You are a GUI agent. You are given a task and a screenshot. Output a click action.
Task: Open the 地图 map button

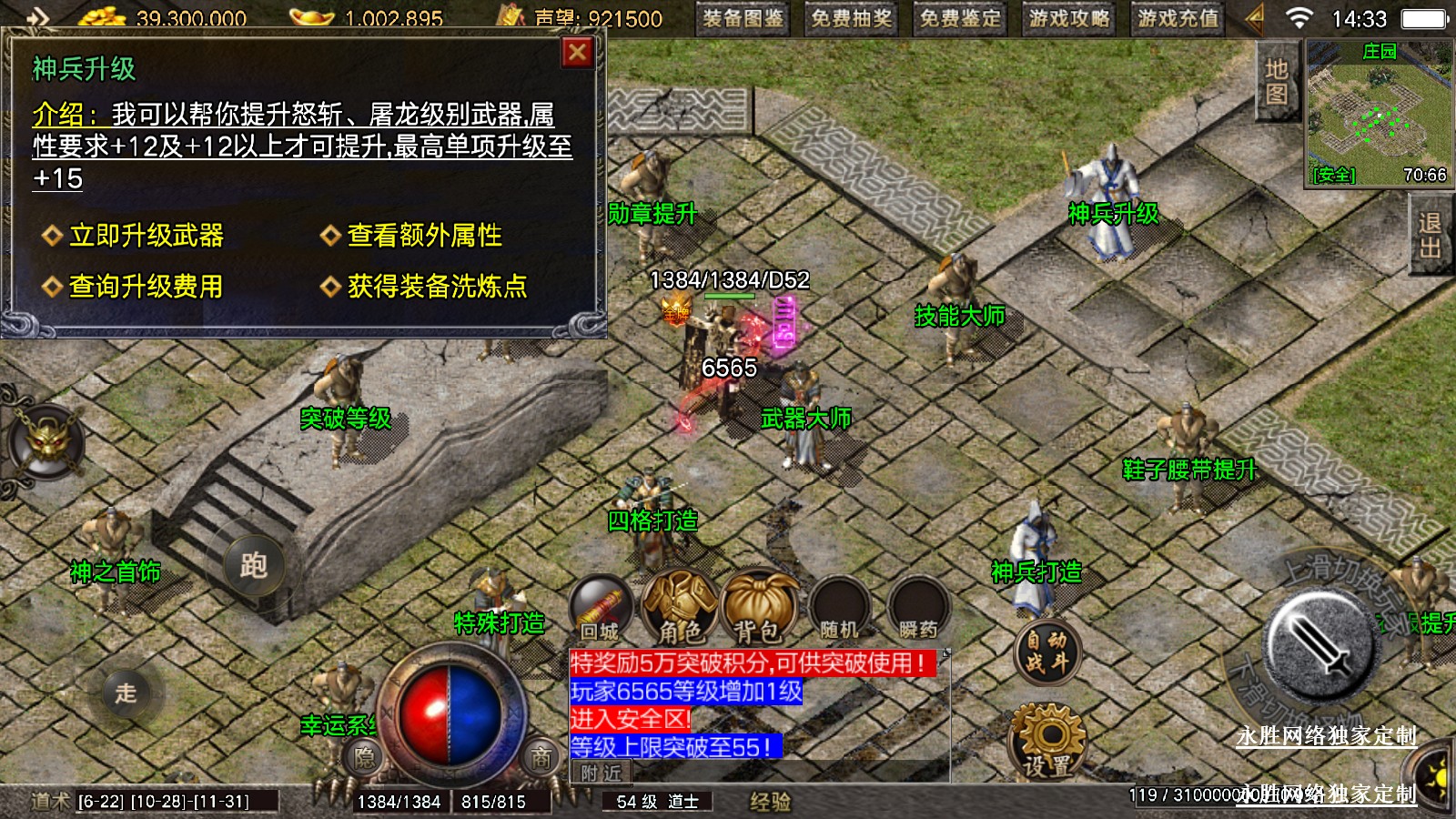[x=1276, y=81]
